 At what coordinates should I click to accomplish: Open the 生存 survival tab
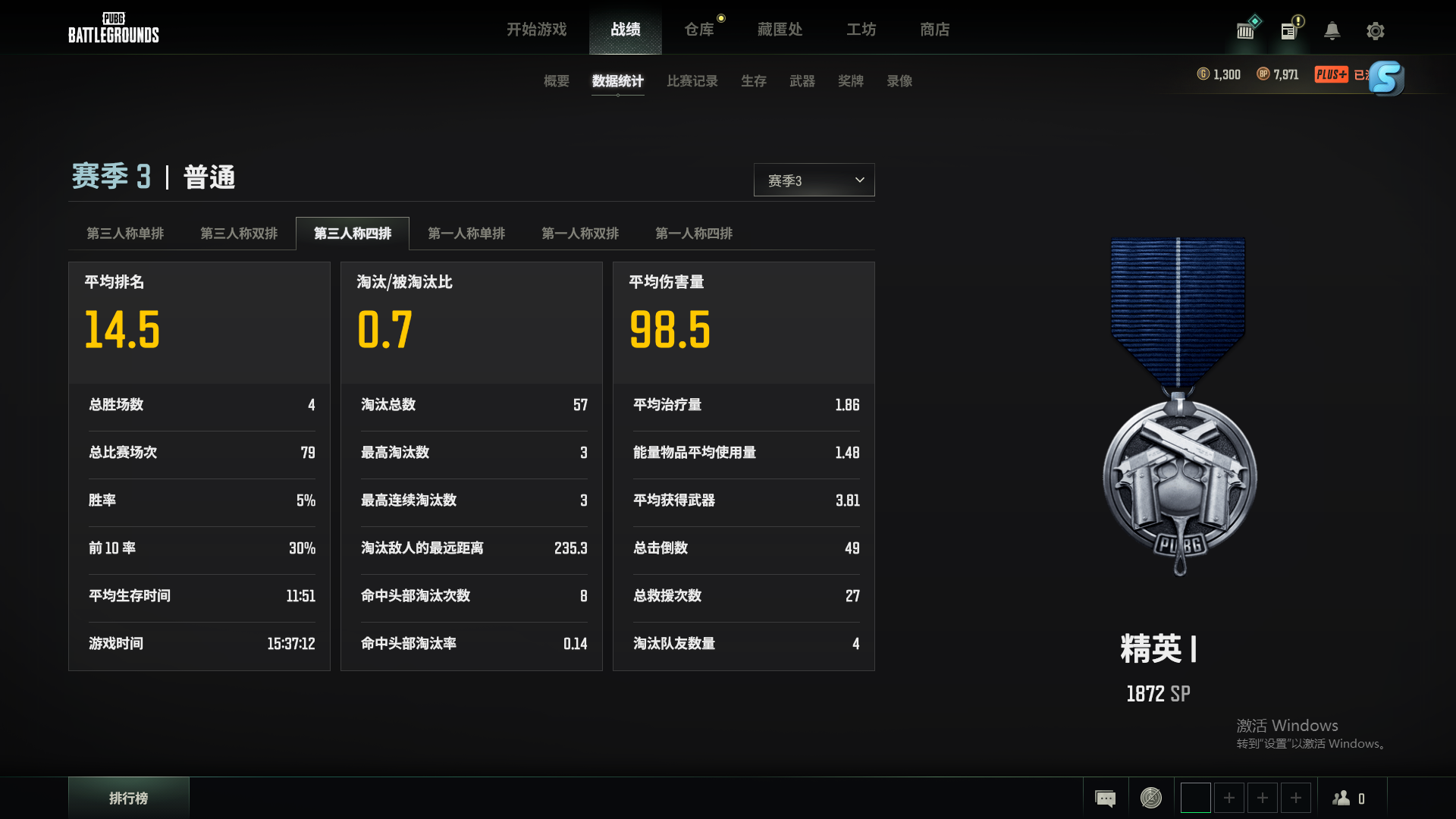click(753, 81)
